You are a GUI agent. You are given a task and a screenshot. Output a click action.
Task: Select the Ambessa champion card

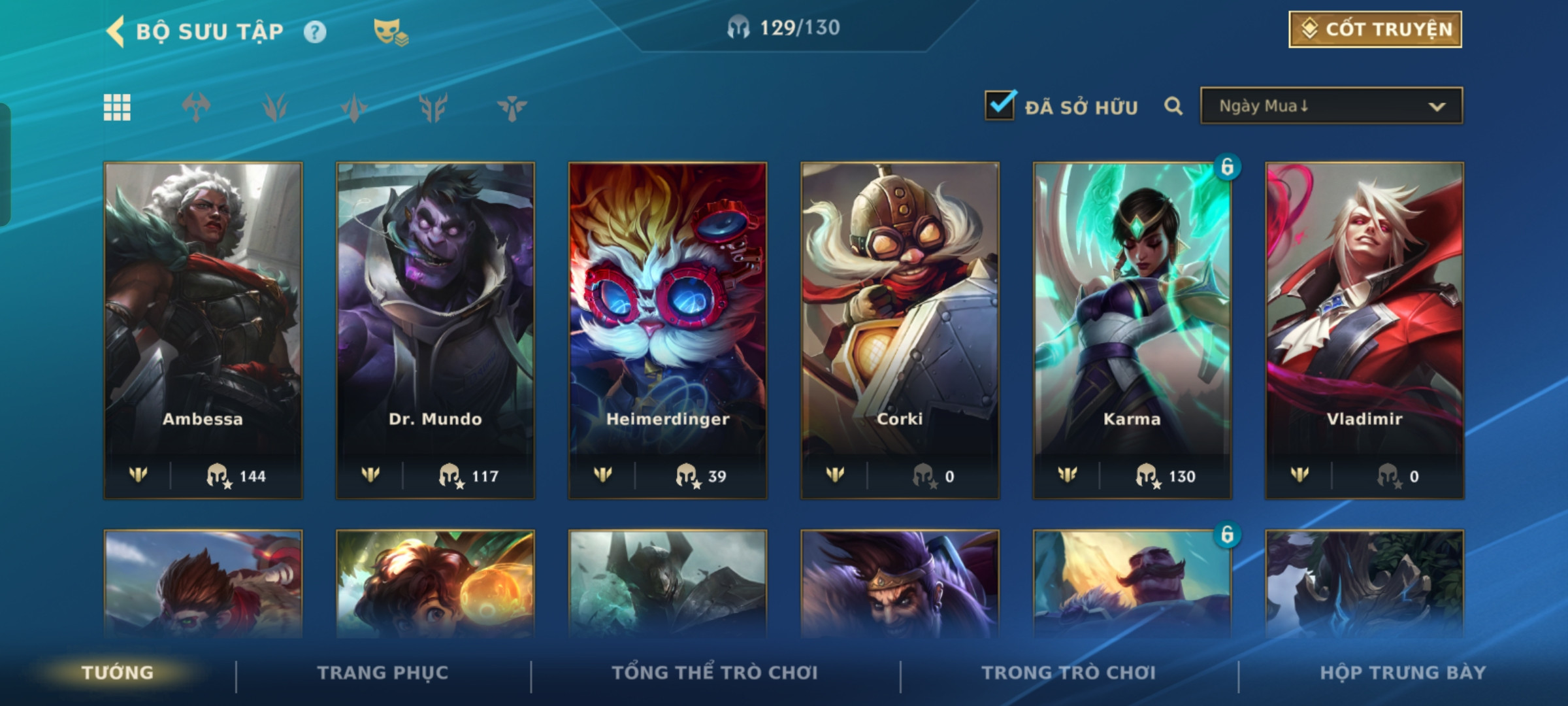(x=203, y=330)
